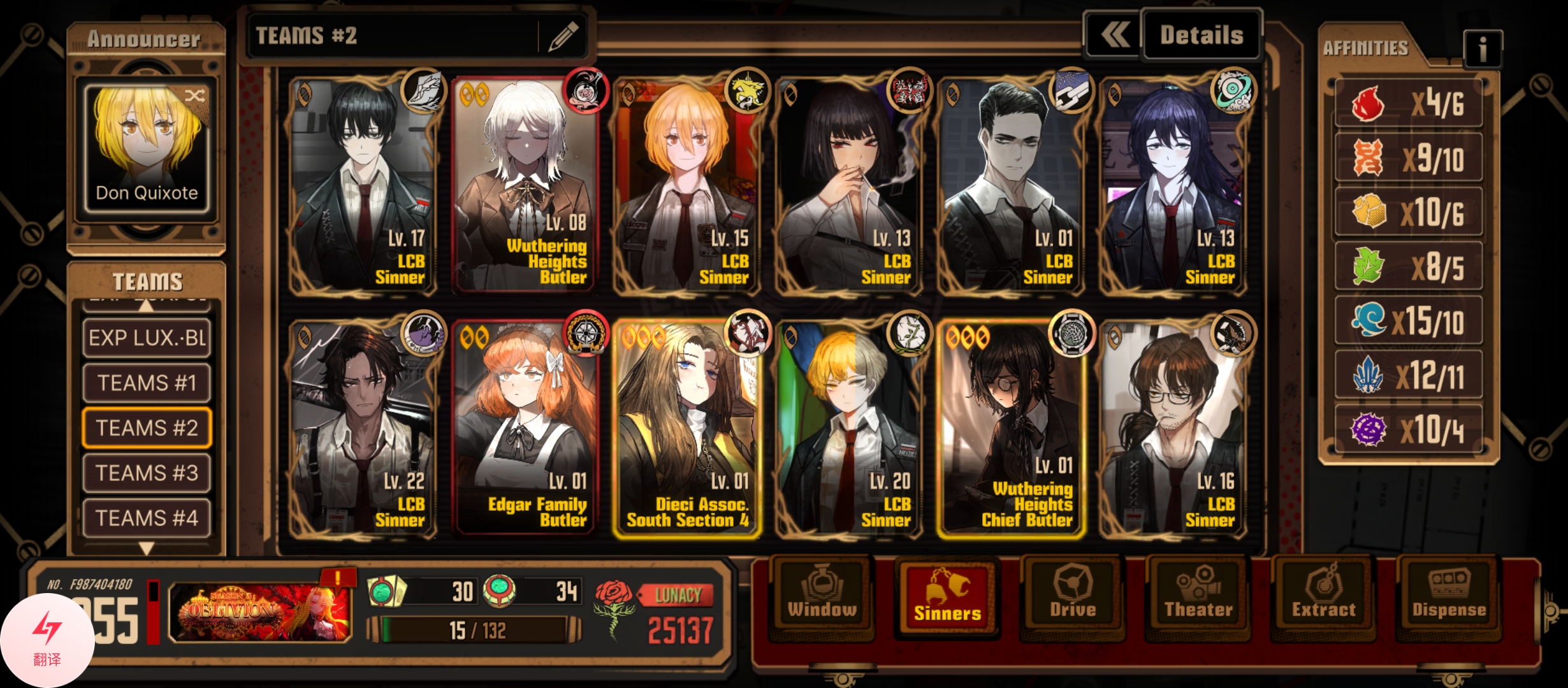Select the EXP LUX team entry

click(x=147, y=338)
